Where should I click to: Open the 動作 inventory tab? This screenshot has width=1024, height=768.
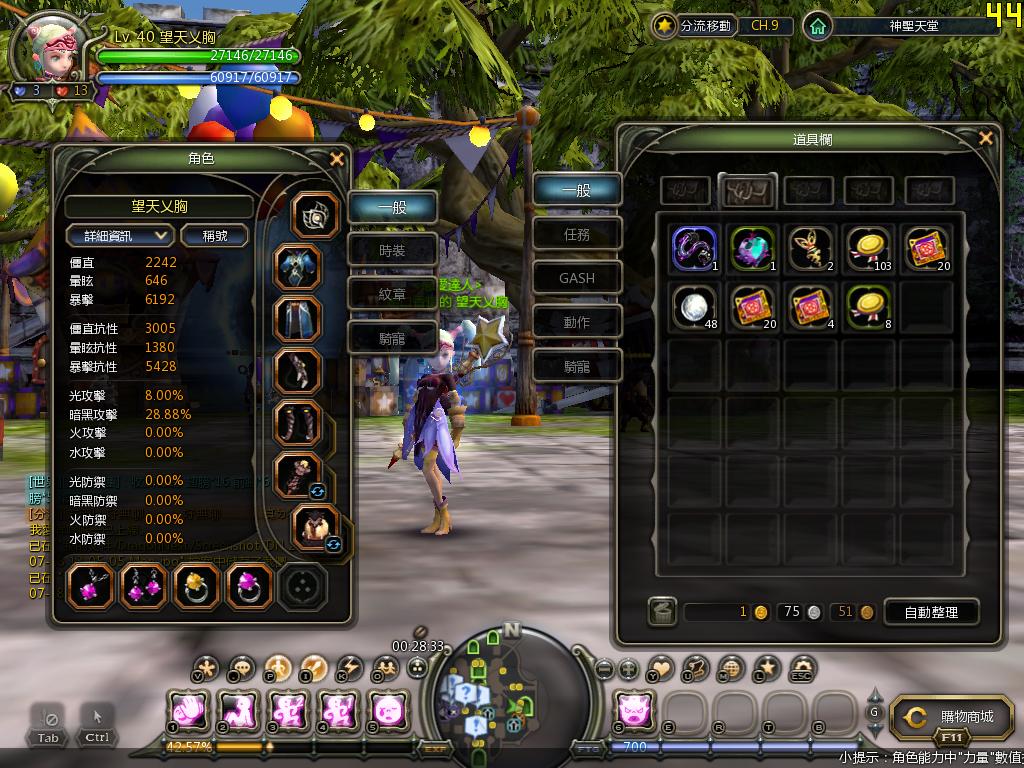click(x=577, y=322)
